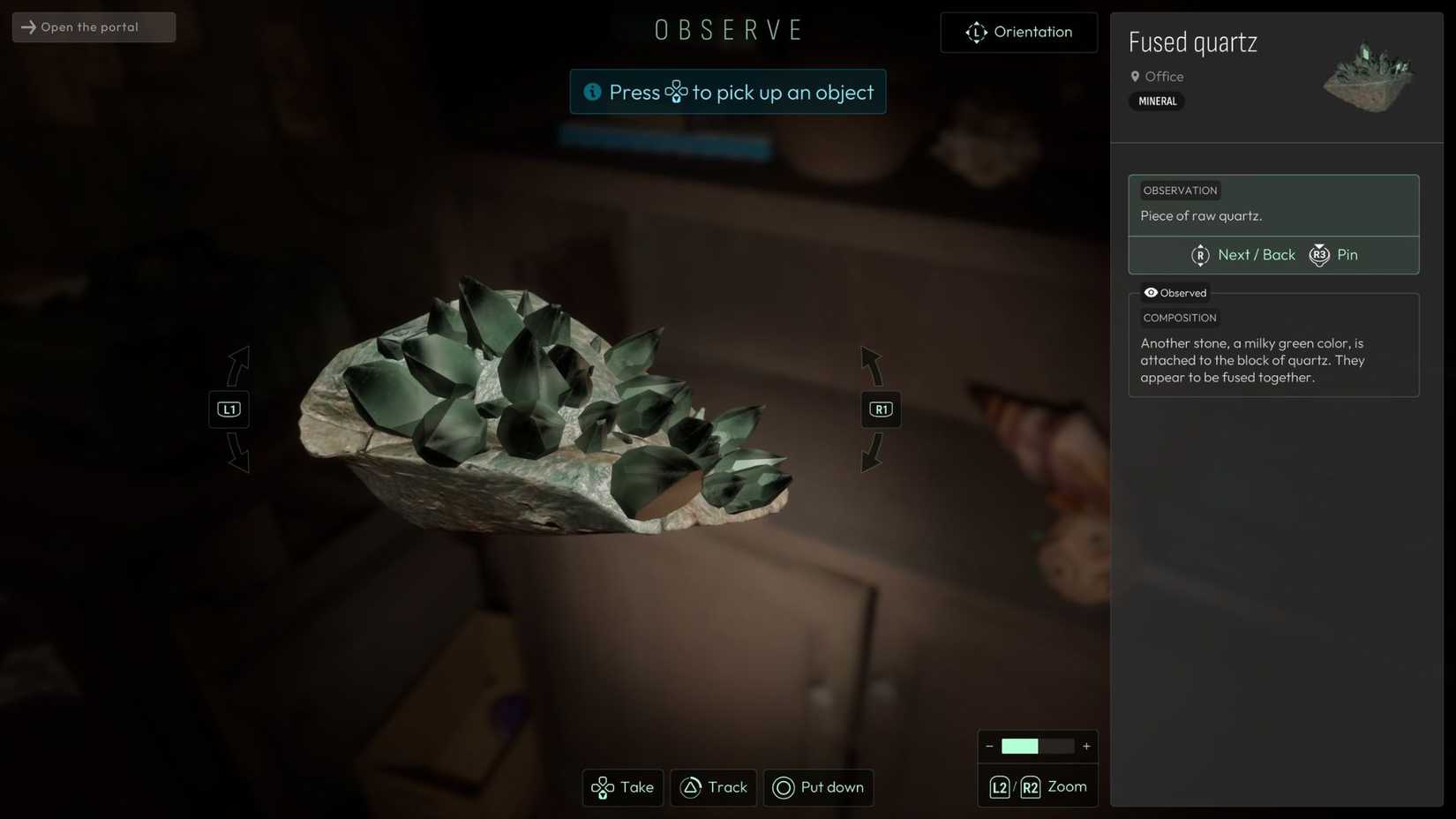Select the Open the portal objective

(94, 27)
